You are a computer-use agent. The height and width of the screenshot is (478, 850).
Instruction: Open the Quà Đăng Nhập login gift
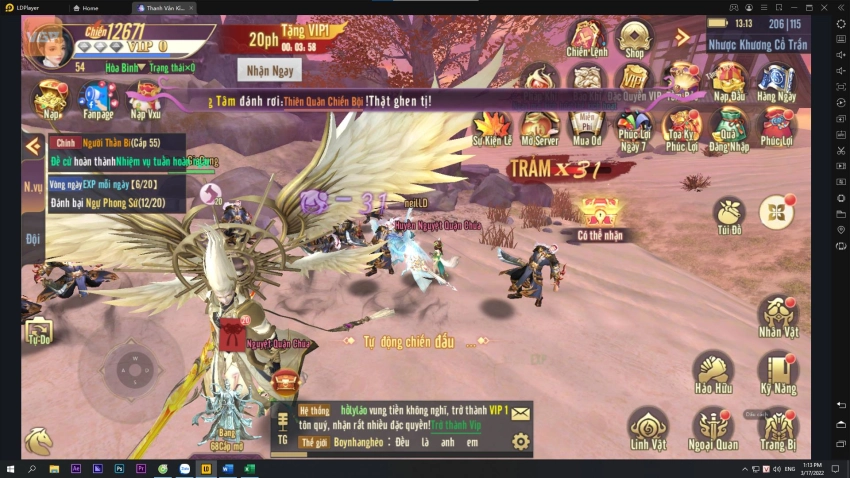(x=728, y=128)
